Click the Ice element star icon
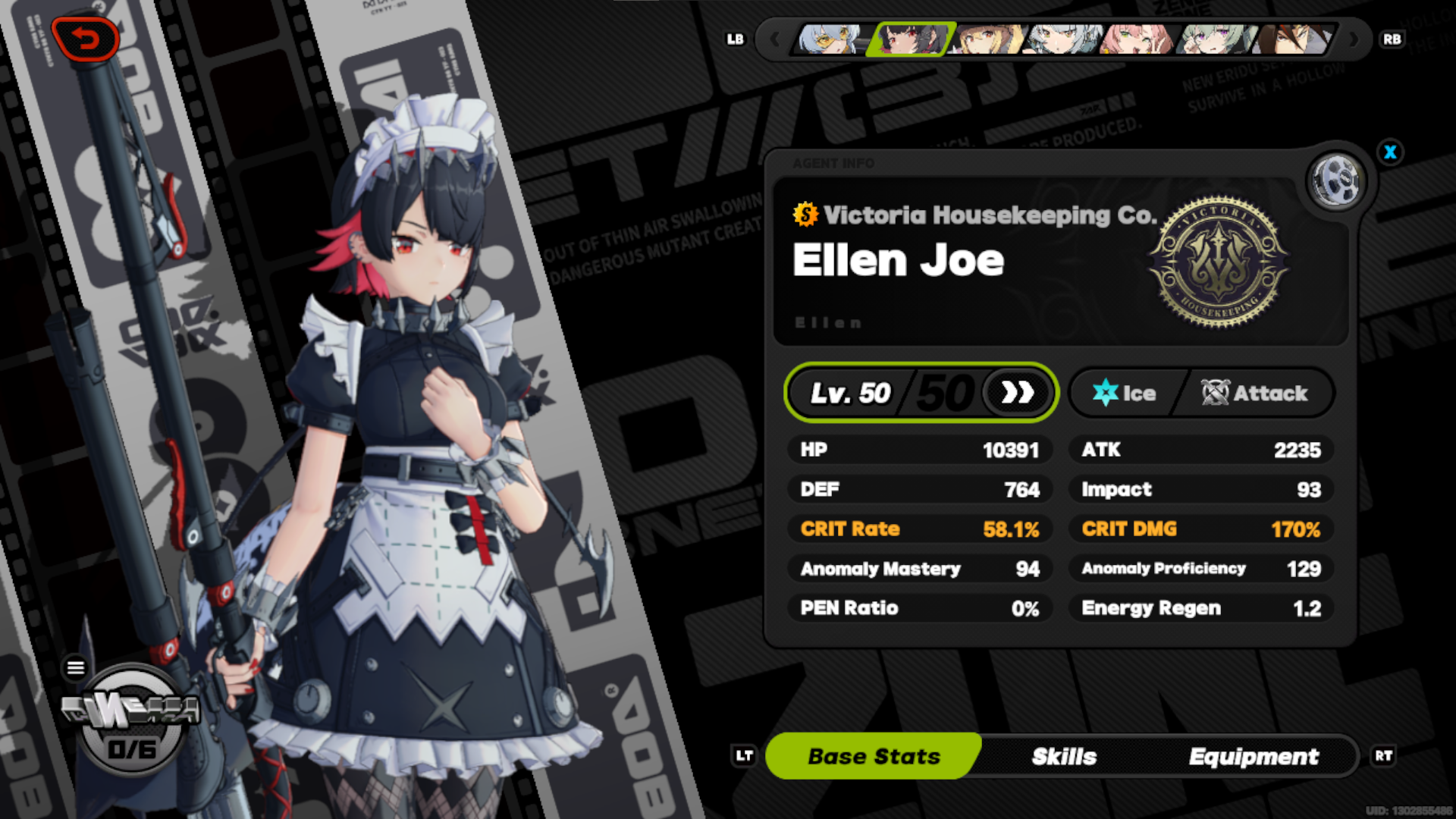The width and height of the screenshot is (1456, 819). coord(1106,392)
